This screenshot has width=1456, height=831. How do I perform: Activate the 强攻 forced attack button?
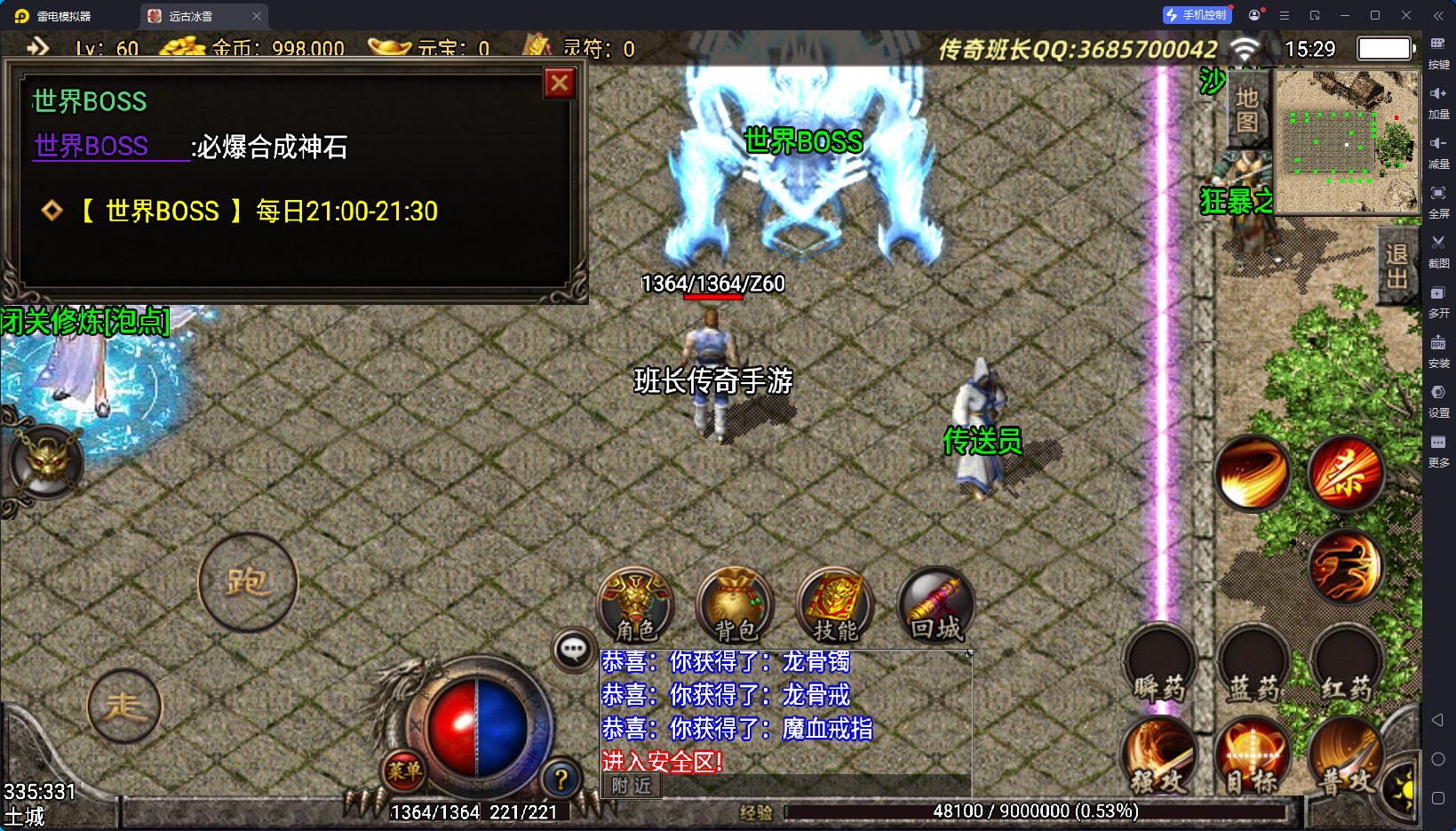click(1159, 755)
